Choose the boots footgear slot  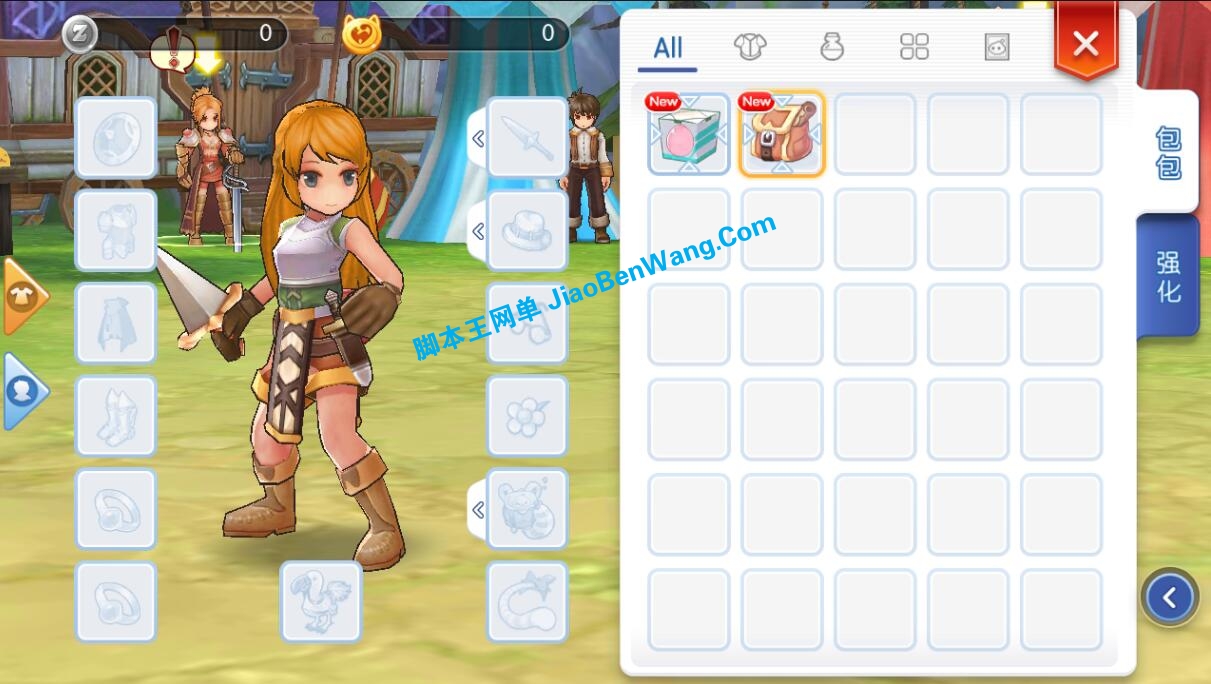tap(116, 416)
